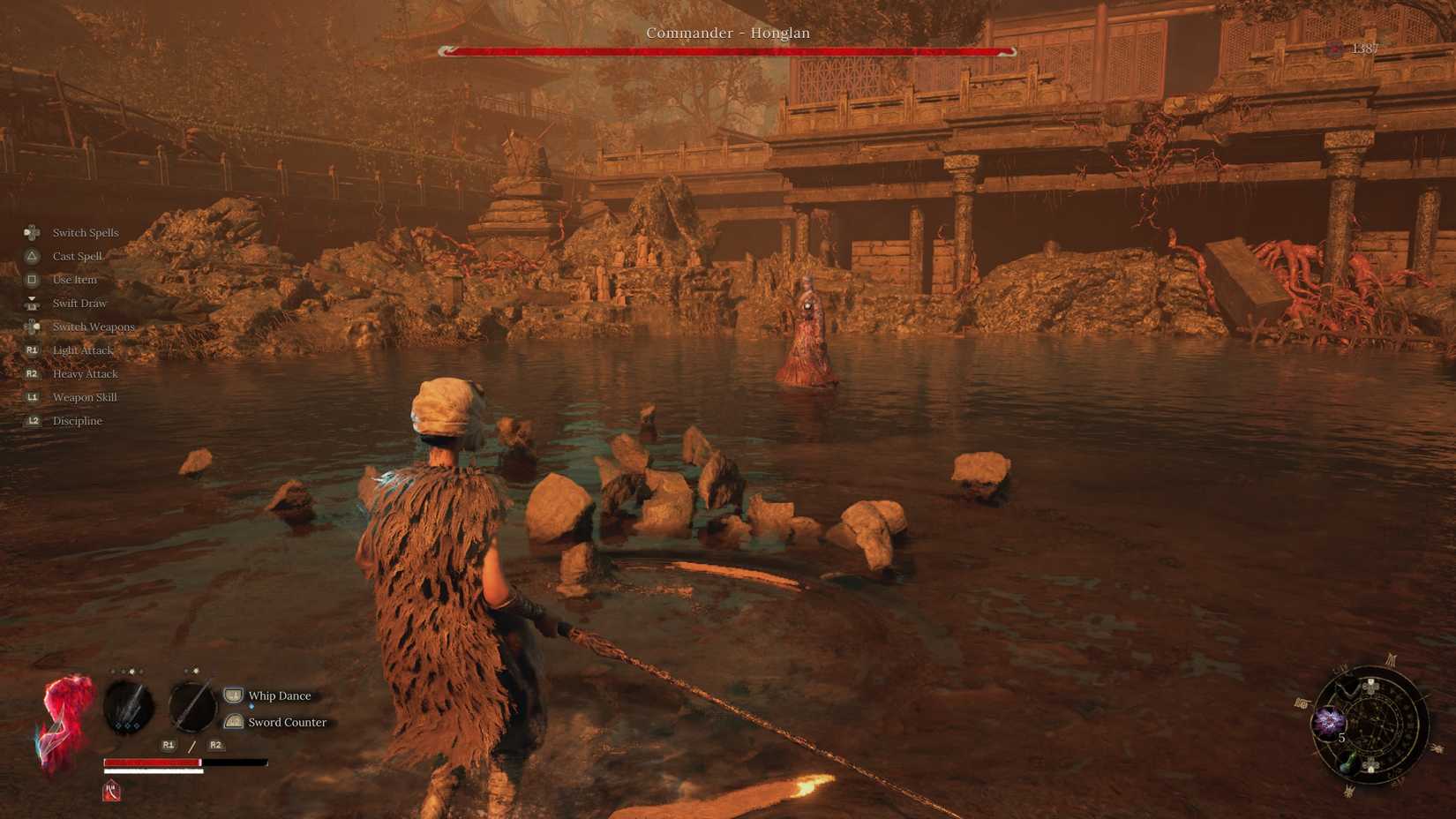Click the gourd item on the item wheel

tap(1347, 763)
